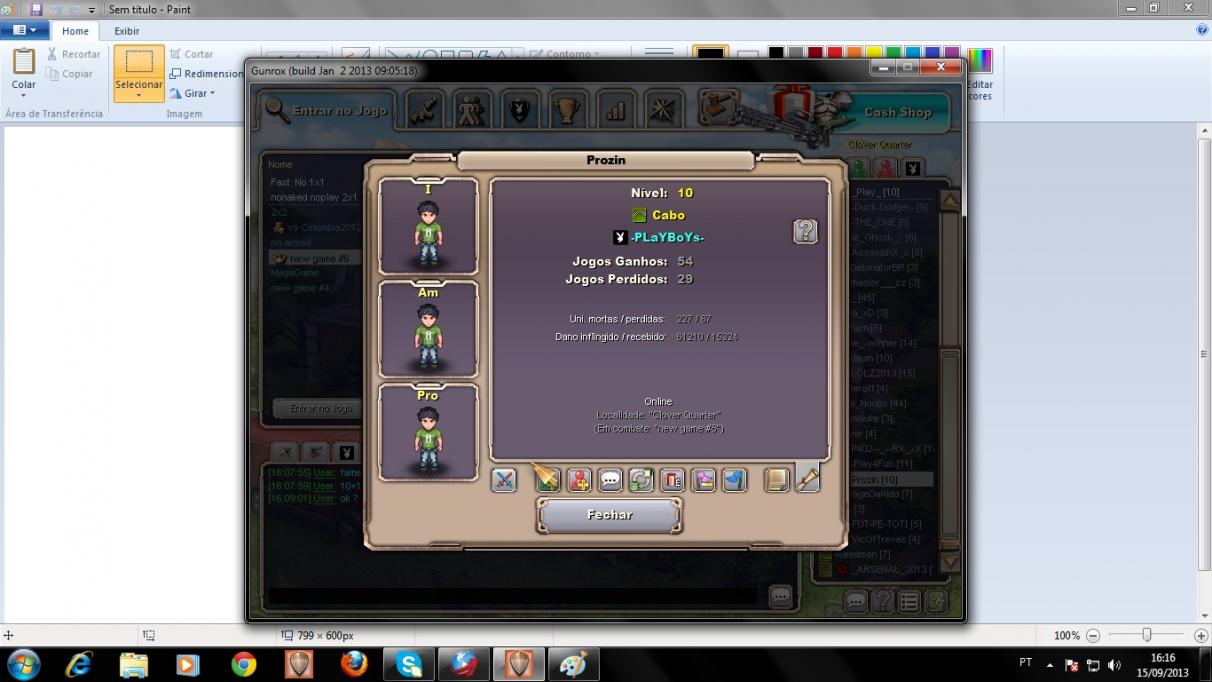Select the soldier portrait labeled Am
Image resolution: width=1212 pixels, height=682 pixels.
428,330
